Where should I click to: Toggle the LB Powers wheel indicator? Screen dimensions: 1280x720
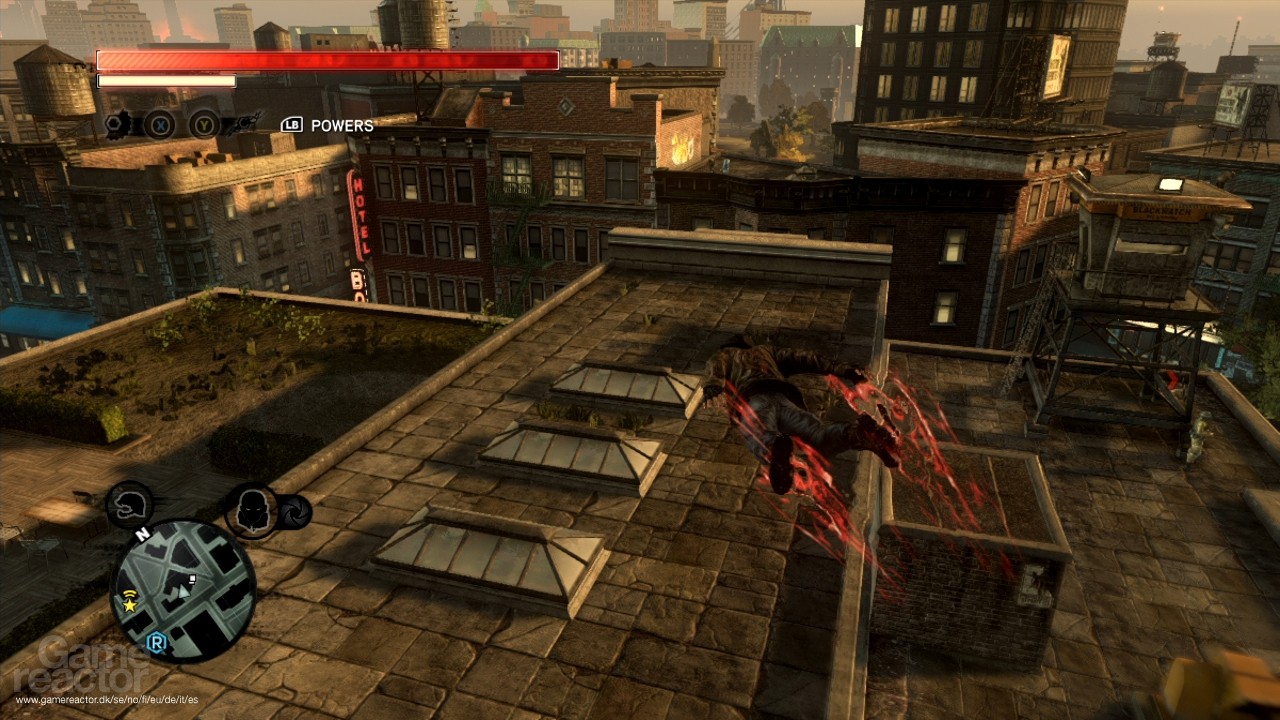(293, 124)
